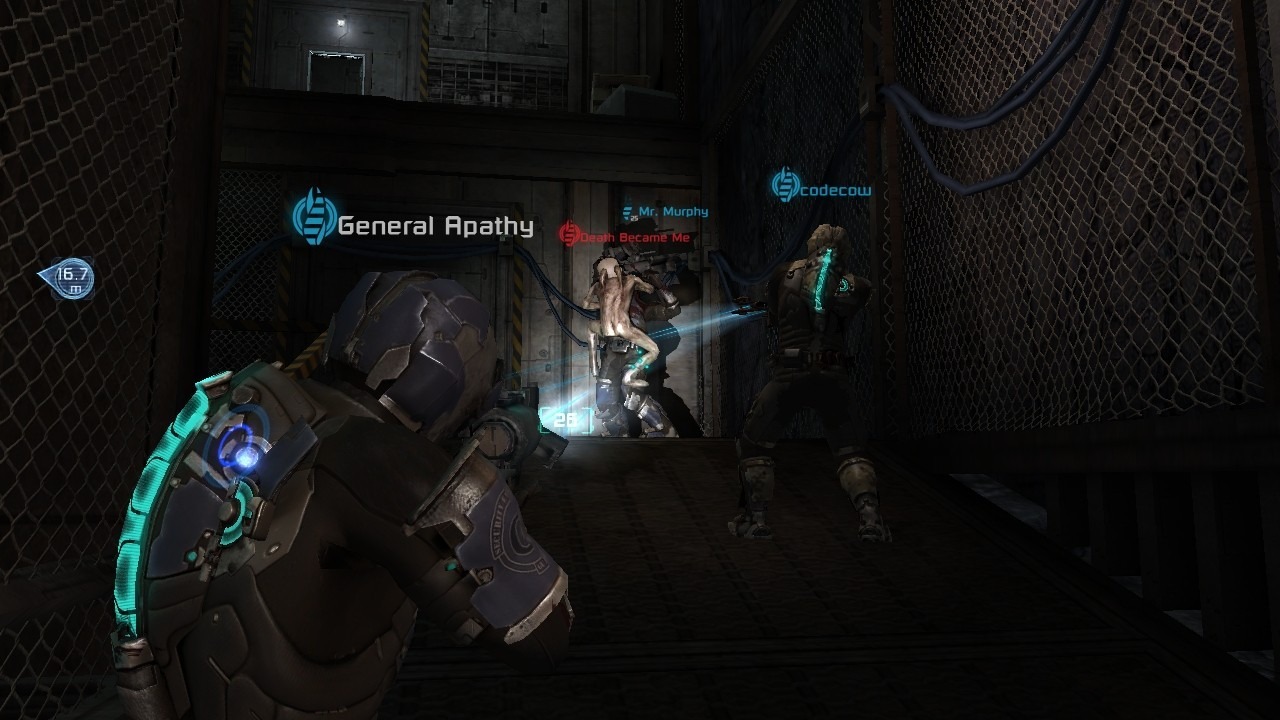Click the General Apathy player name text
Image resolution: width=1280 pixels, height=720 pixels.
coord(436,226)
